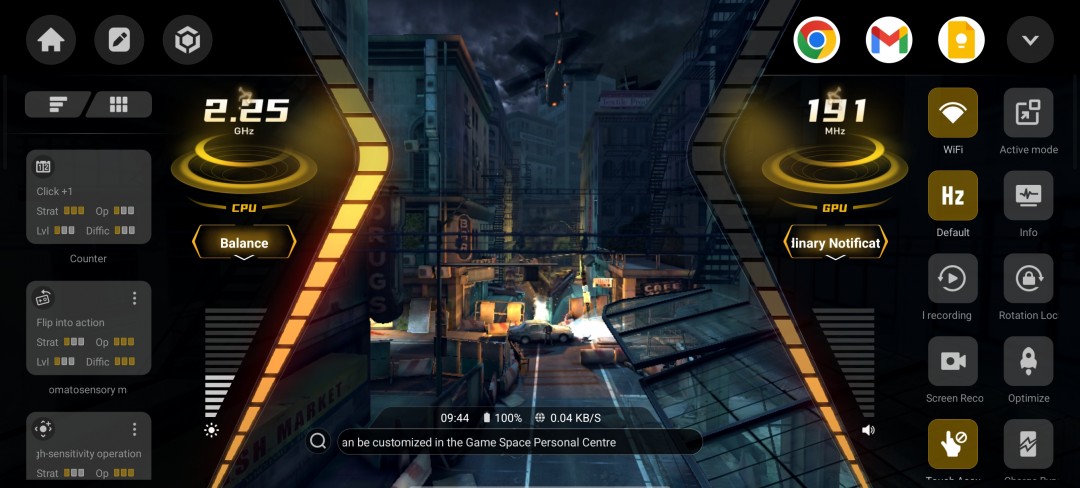Start Screen Recording tile
This screenshot has height=488, width=1080.
click(953, 362)
